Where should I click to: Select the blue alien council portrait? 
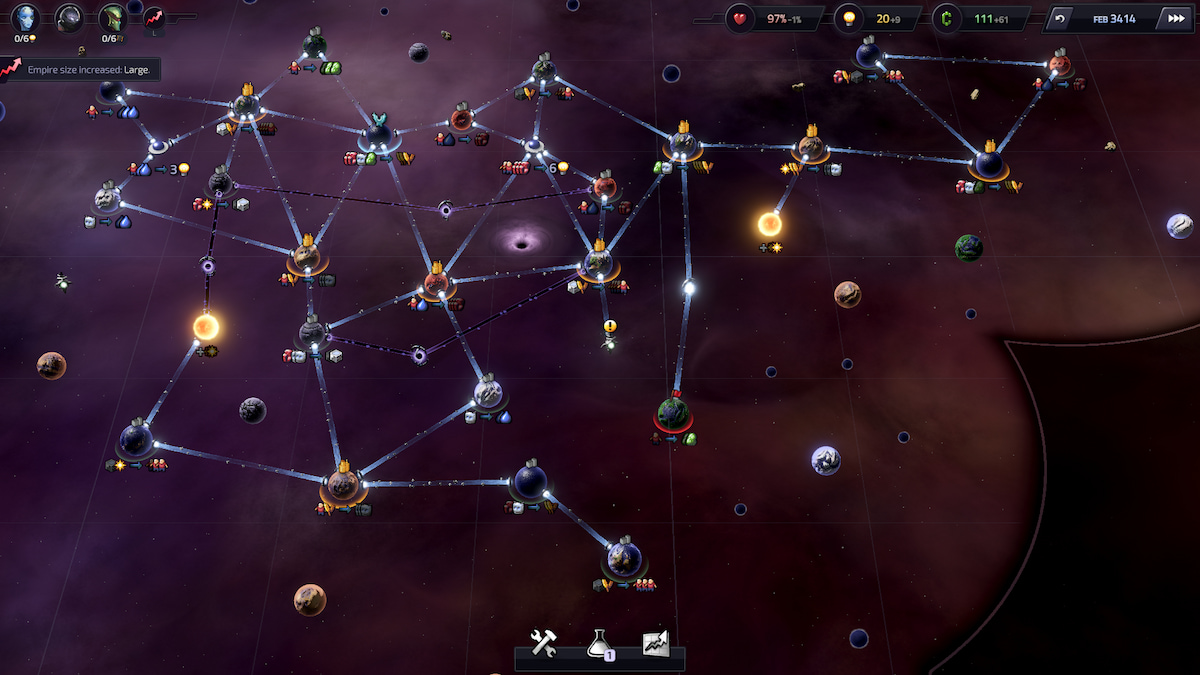tap(26, 17)
